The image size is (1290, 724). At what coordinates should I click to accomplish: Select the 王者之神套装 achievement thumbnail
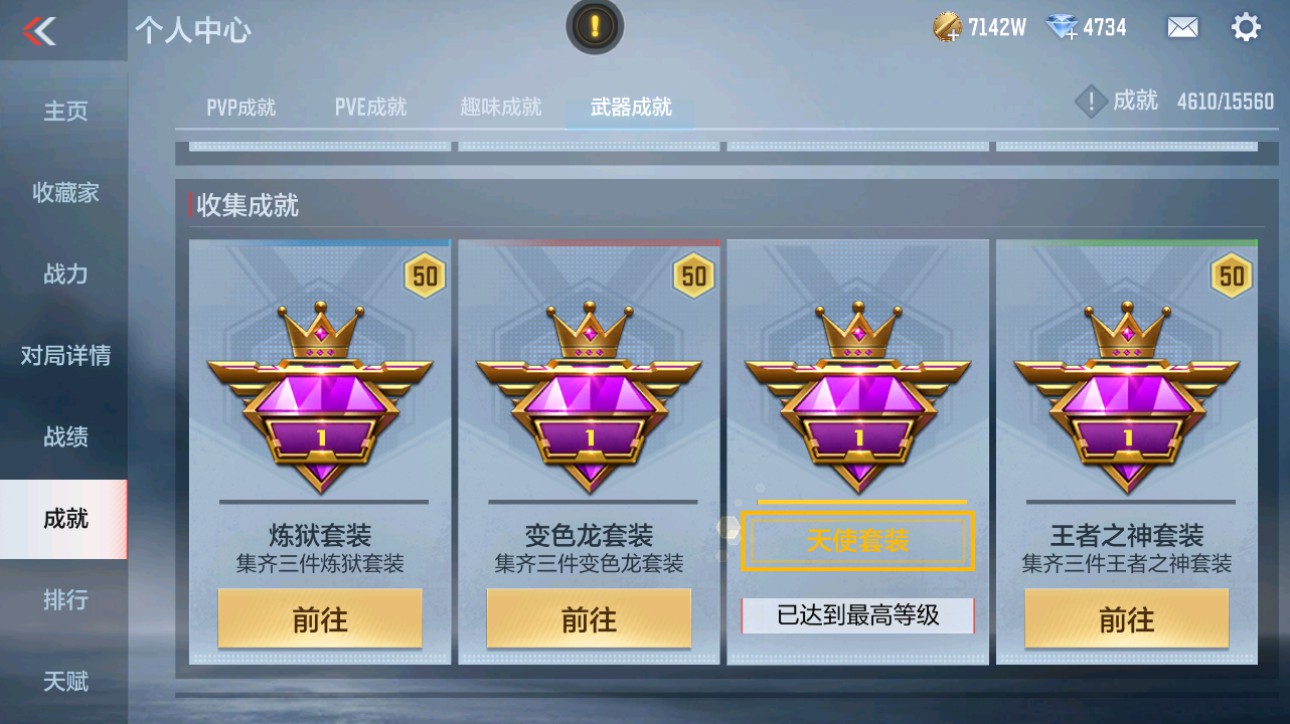point(1127,395)
